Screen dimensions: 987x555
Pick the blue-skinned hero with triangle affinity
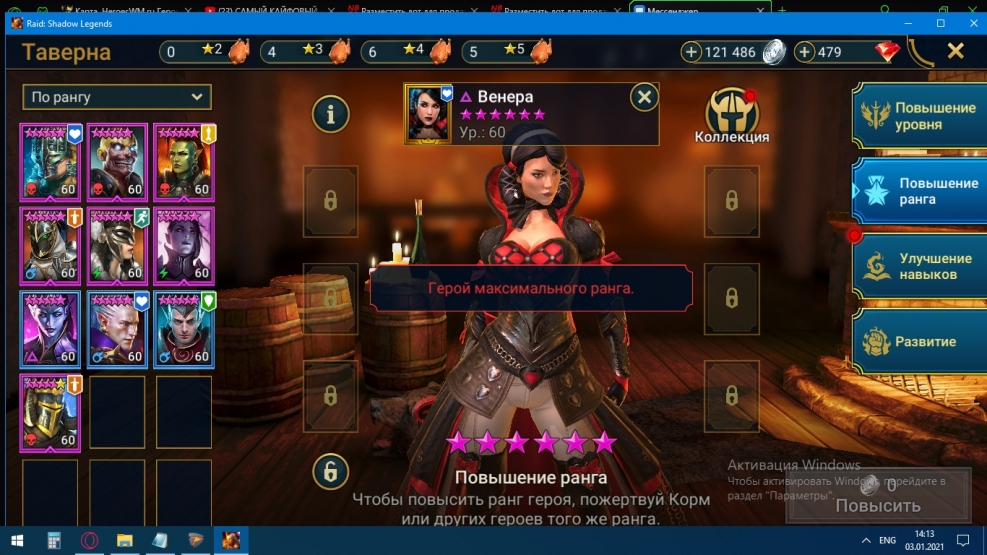point(50,329)
